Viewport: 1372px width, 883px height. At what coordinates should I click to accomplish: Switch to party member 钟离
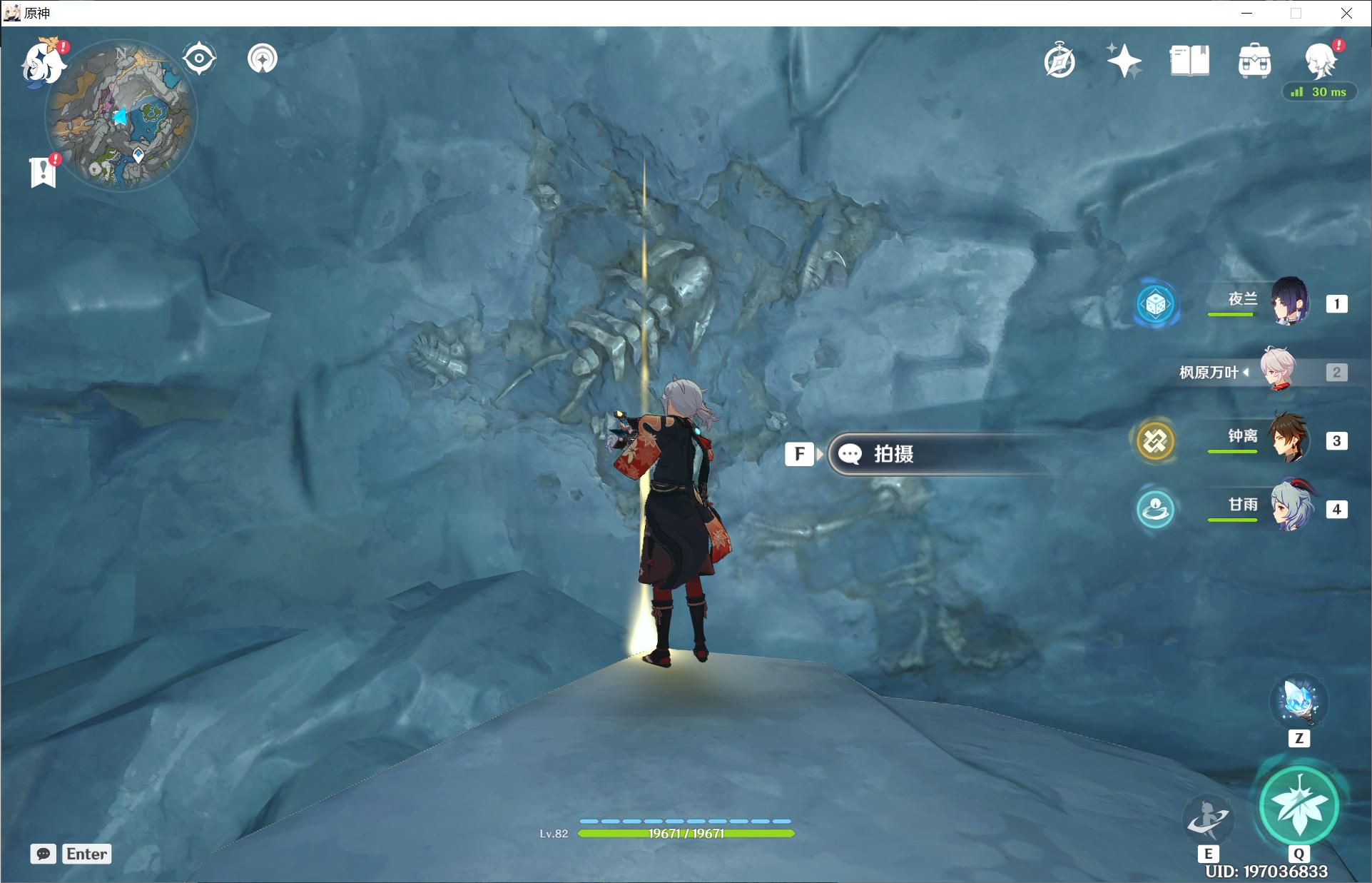coord(1290,438)
